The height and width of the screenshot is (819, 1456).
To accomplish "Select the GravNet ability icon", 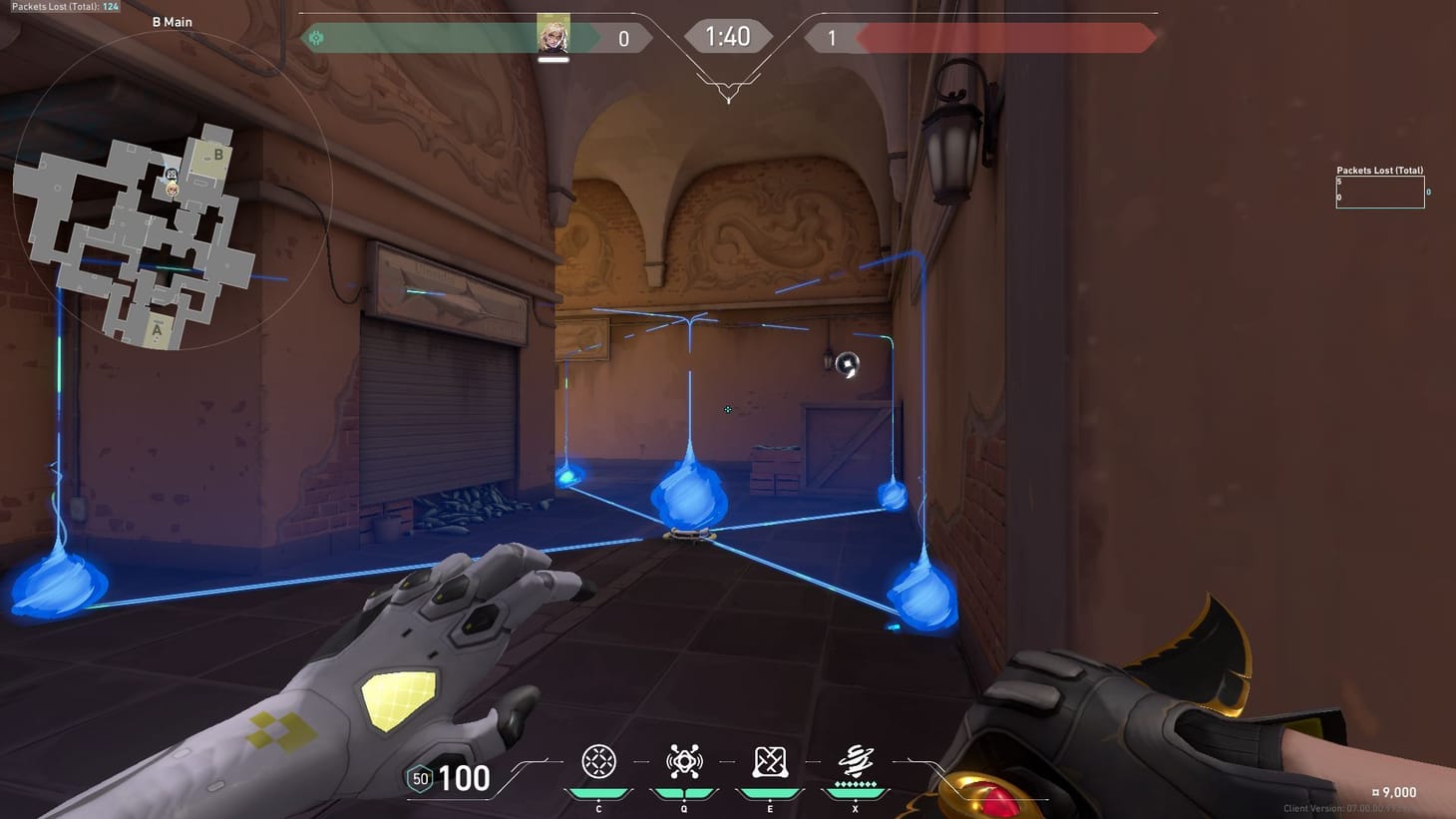I will coord(598,761).
